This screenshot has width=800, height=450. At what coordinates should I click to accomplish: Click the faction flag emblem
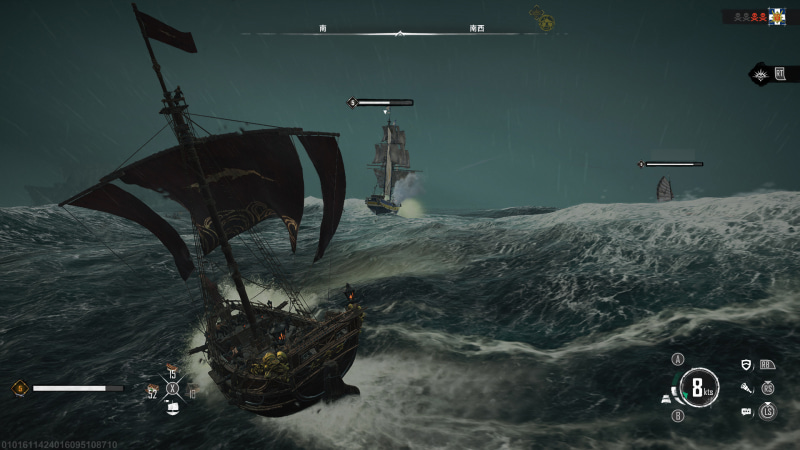tap(776, 16)
